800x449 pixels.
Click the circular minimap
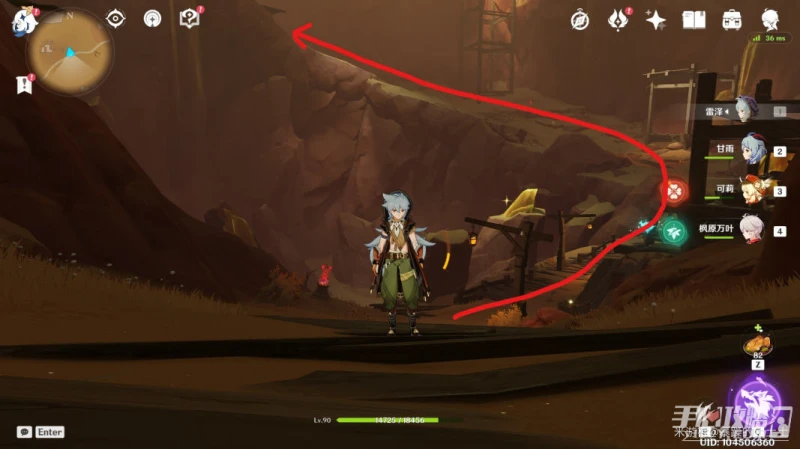[69, 51]
